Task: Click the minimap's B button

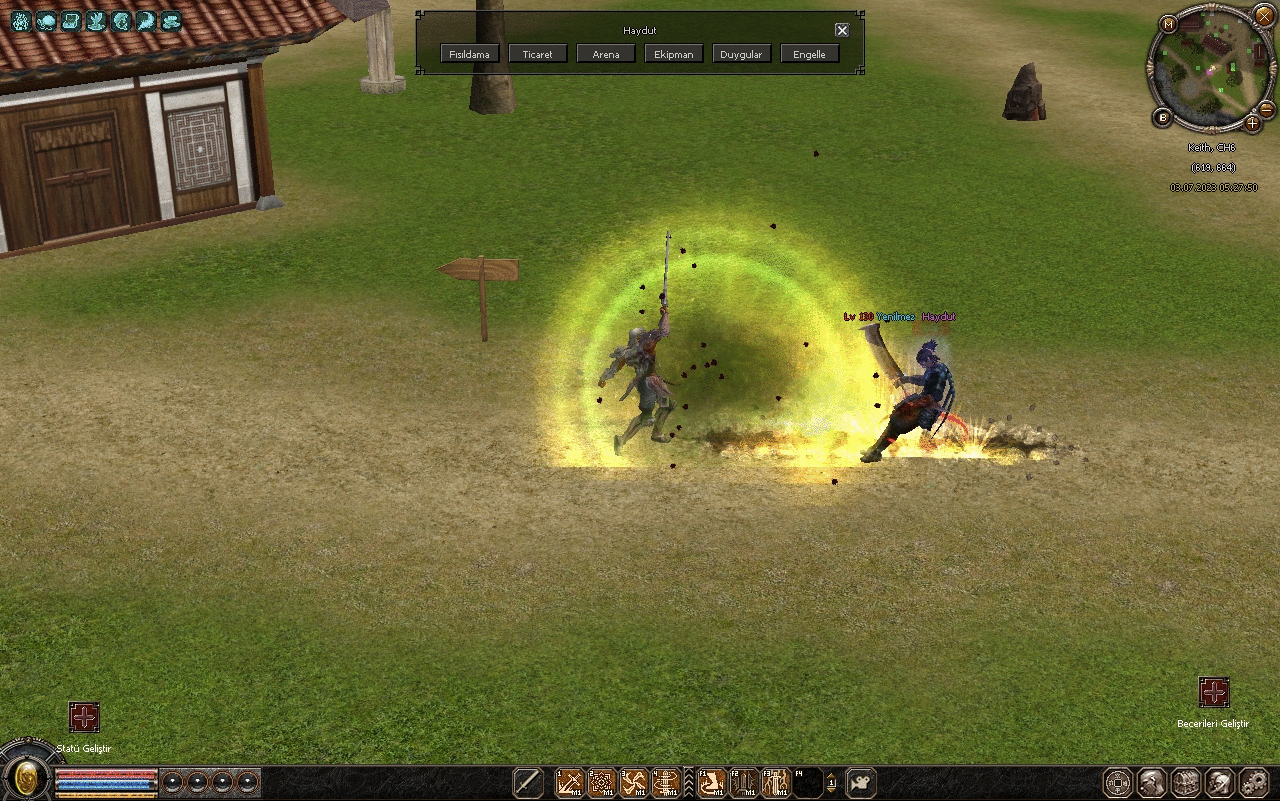Action: pos(1163,118)
